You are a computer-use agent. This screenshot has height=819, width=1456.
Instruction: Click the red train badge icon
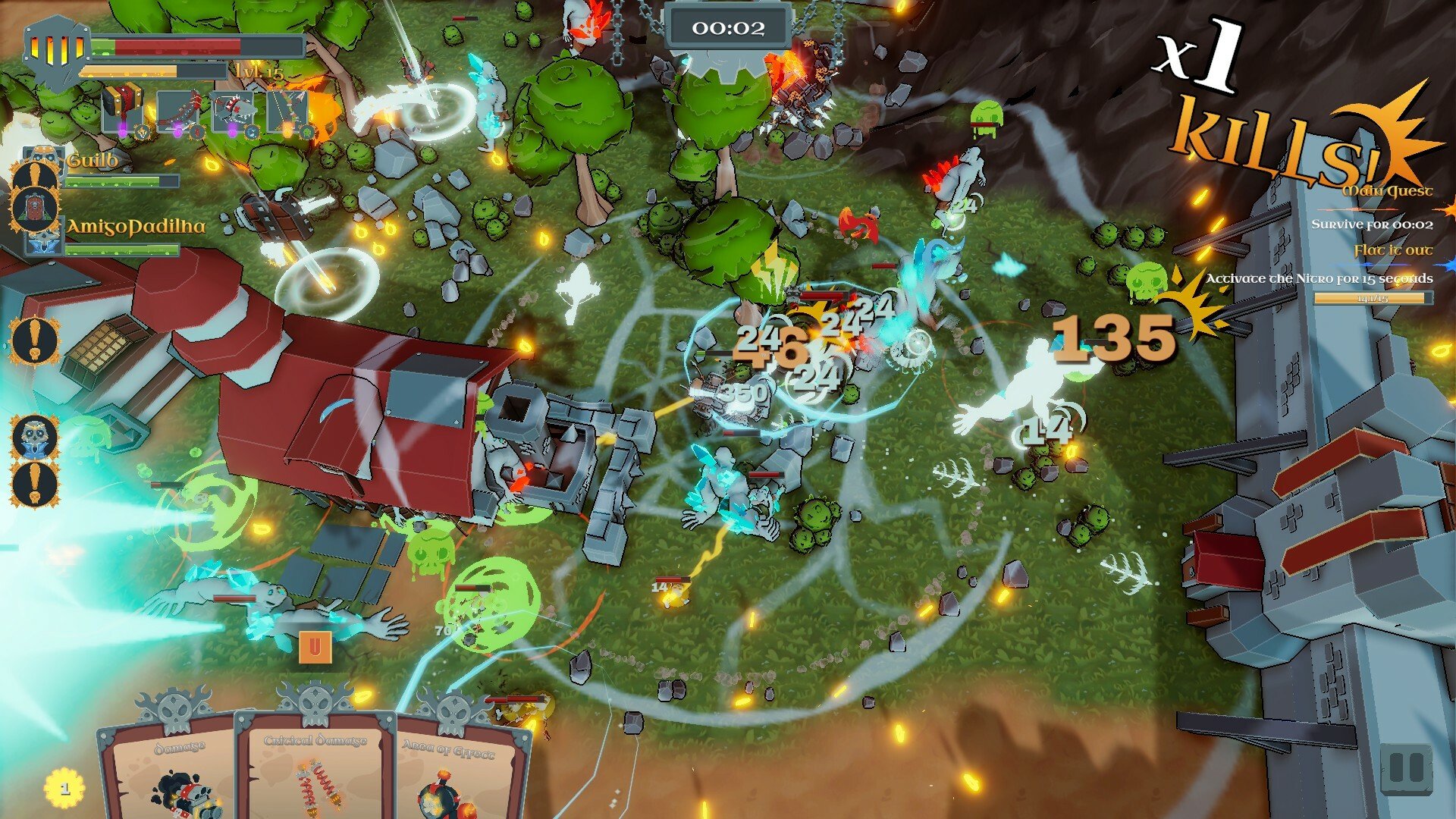(x=35, y=209)
